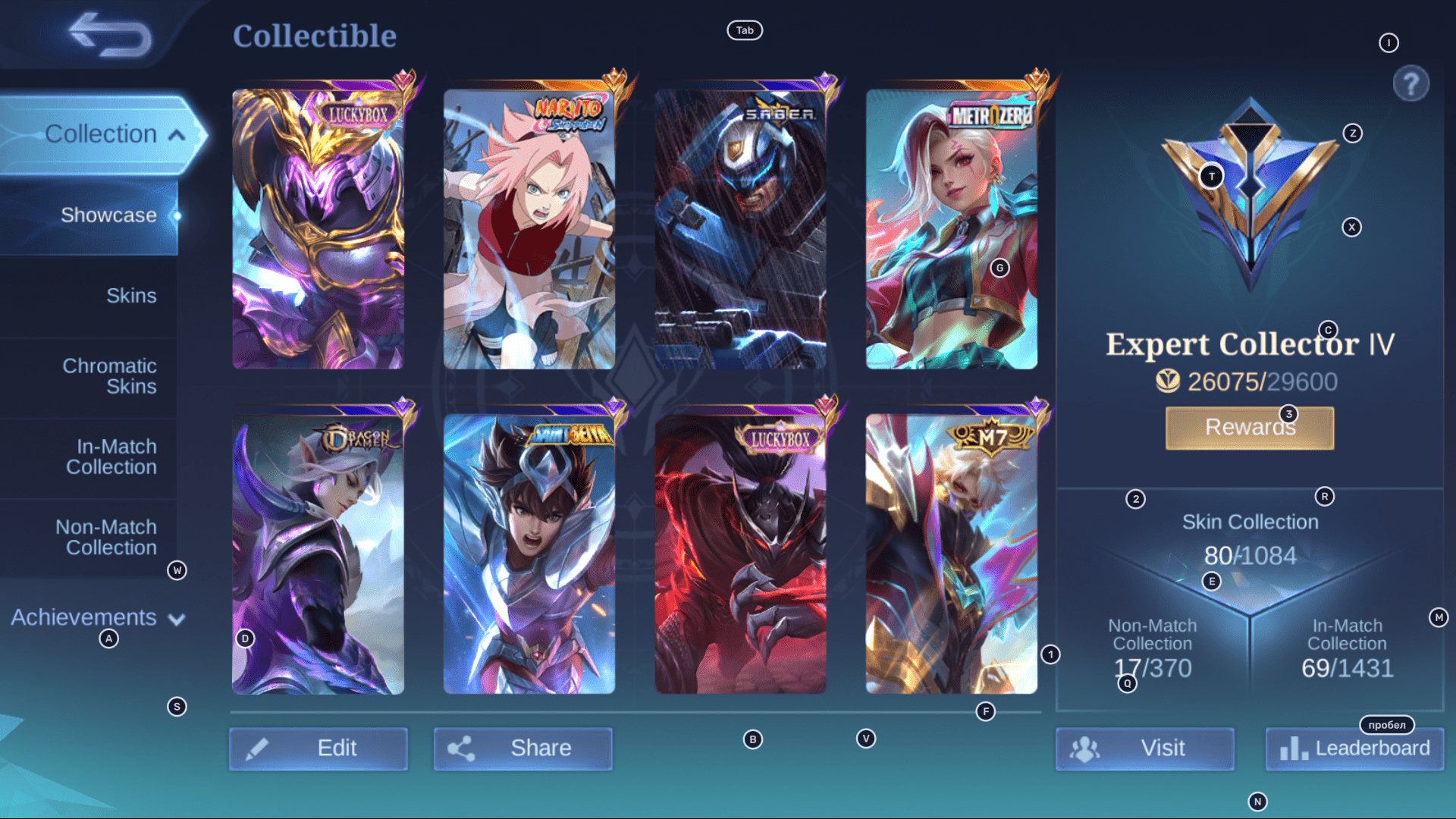This screenshot has height=819, width=1456.
Task: Open the Naruto Sakura skin card
Action: click(529, 230)
